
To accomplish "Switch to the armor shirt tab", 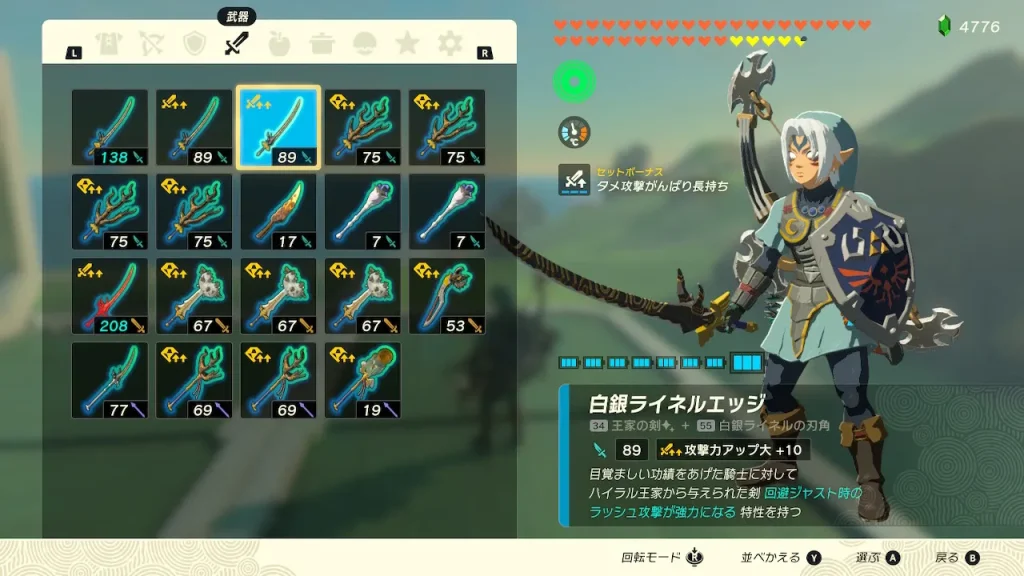I will point(108,44).
